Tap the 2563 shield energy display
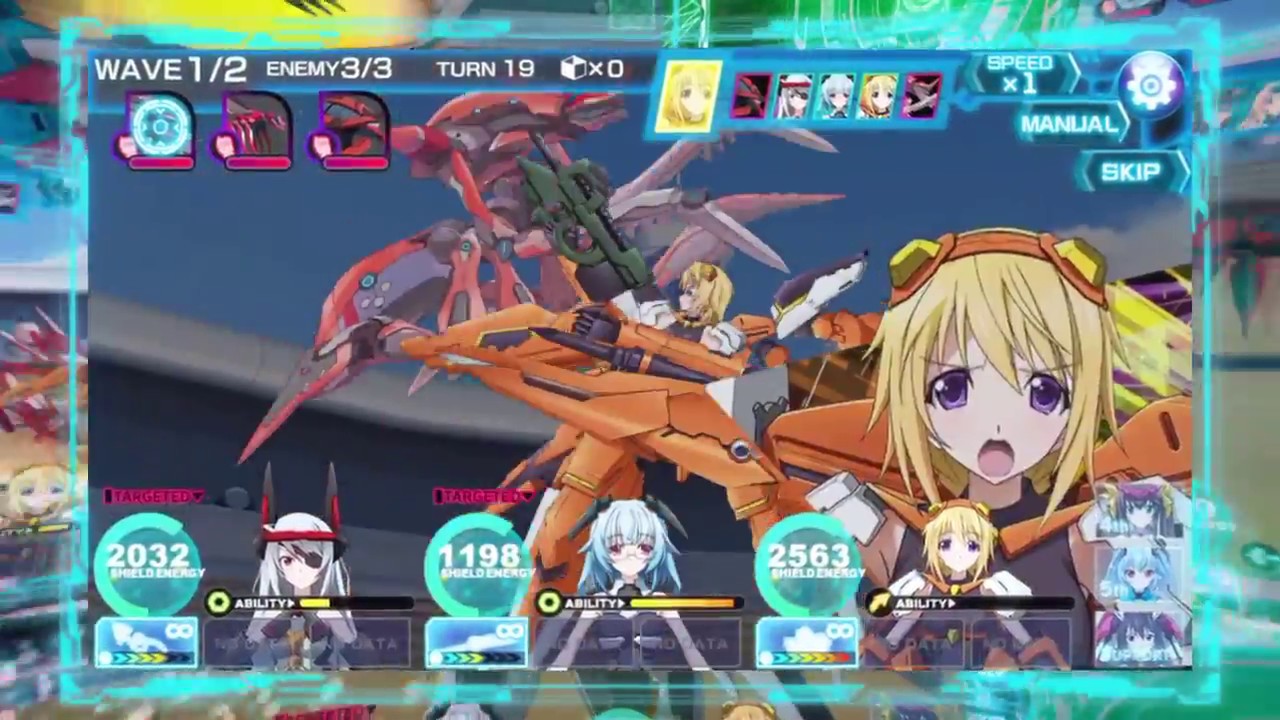This screenshot has width=1280, height=720. (x=809, y=556)
